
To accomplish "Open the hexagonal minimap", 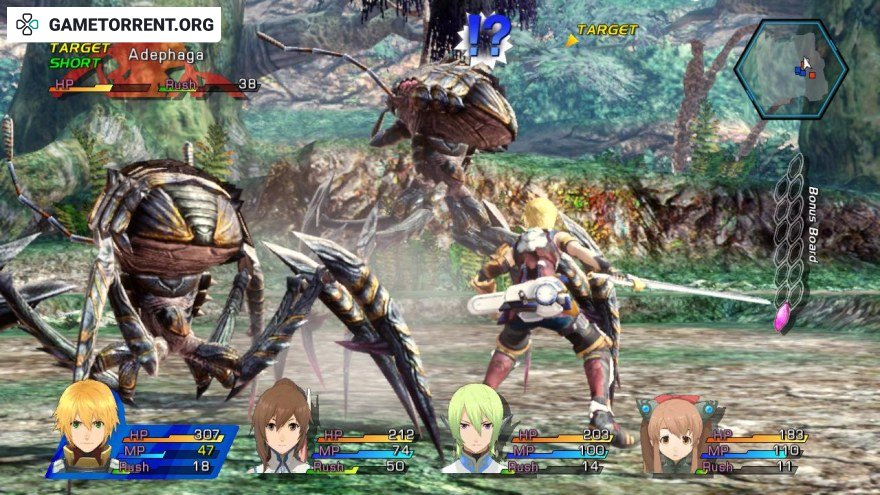I will (x=790, y=67).
